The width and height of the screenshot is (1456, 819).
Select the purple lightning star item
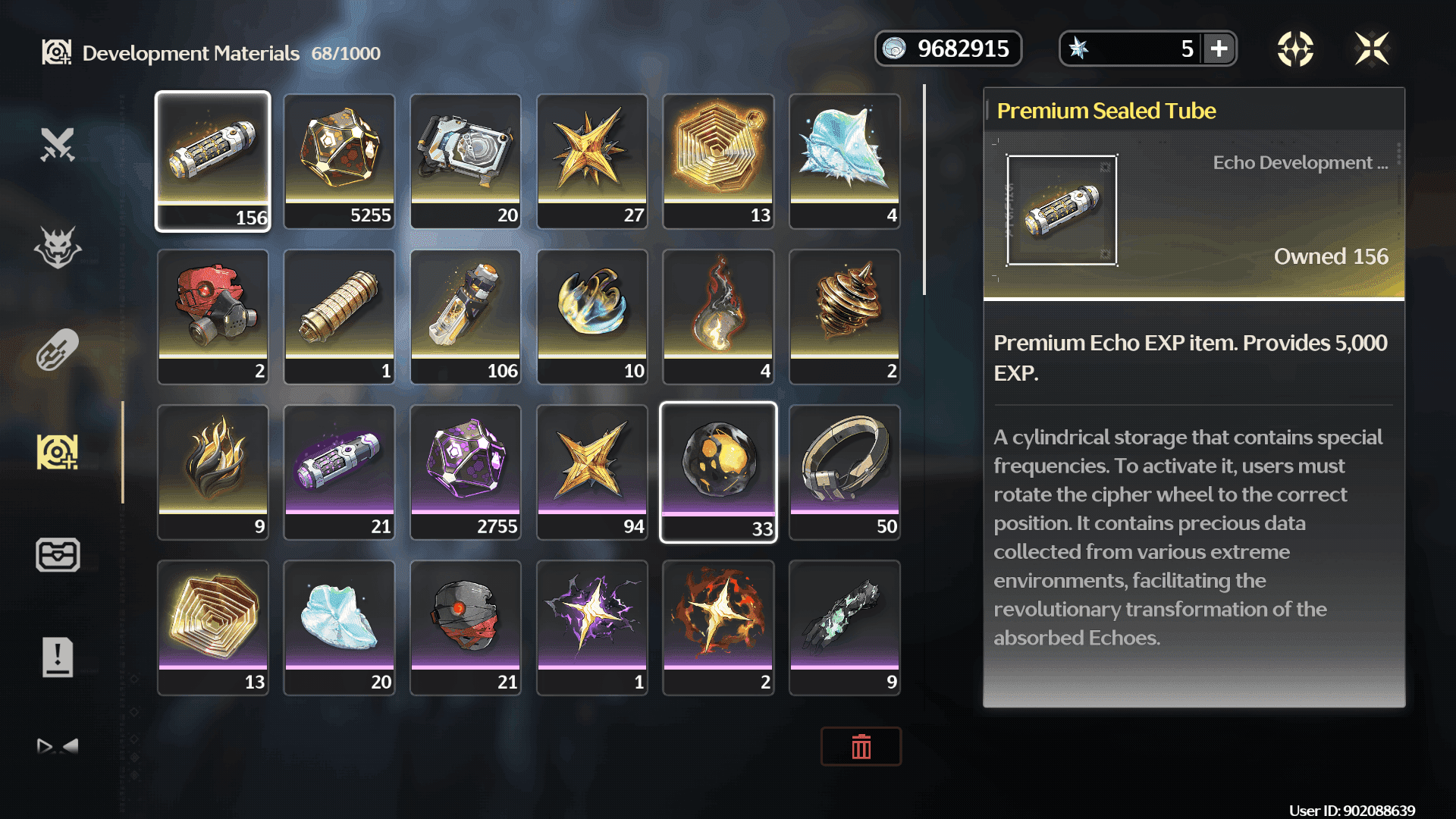[x=592, y=627]
